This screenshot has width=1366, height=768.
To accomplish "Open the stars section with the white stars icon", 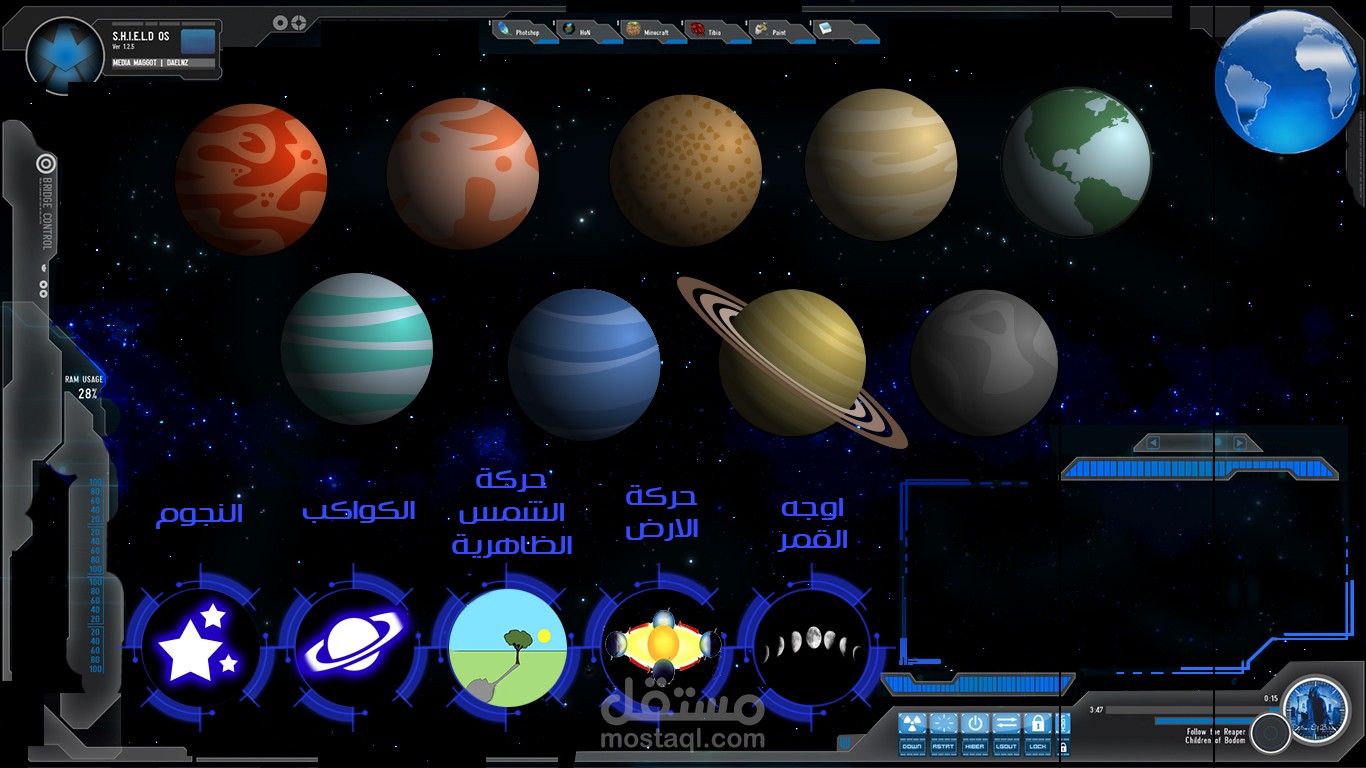I will pos(199,645).
